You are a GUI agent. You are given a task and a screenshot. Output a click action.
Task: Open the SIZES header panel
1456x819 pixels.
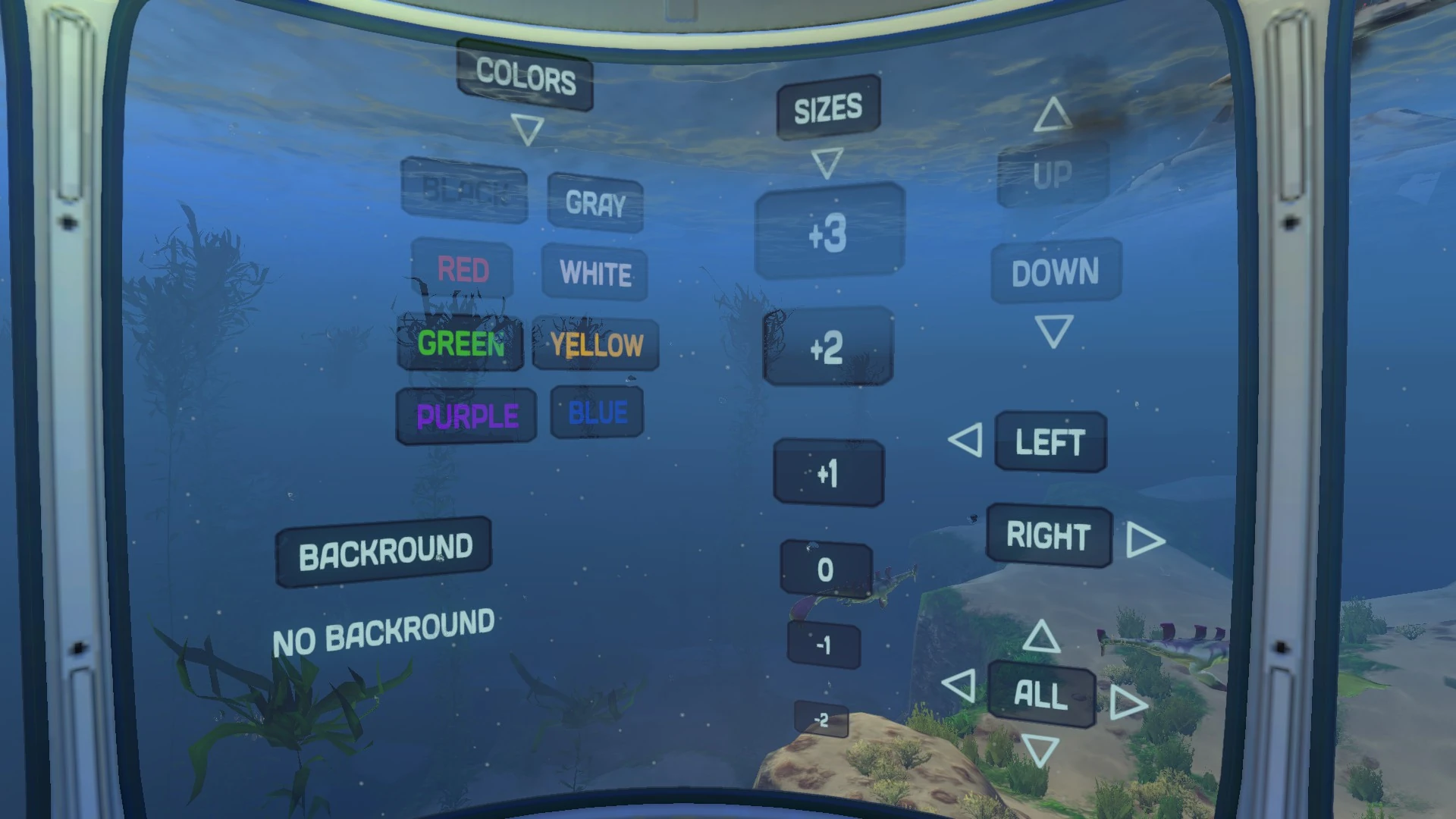(827, 106)
